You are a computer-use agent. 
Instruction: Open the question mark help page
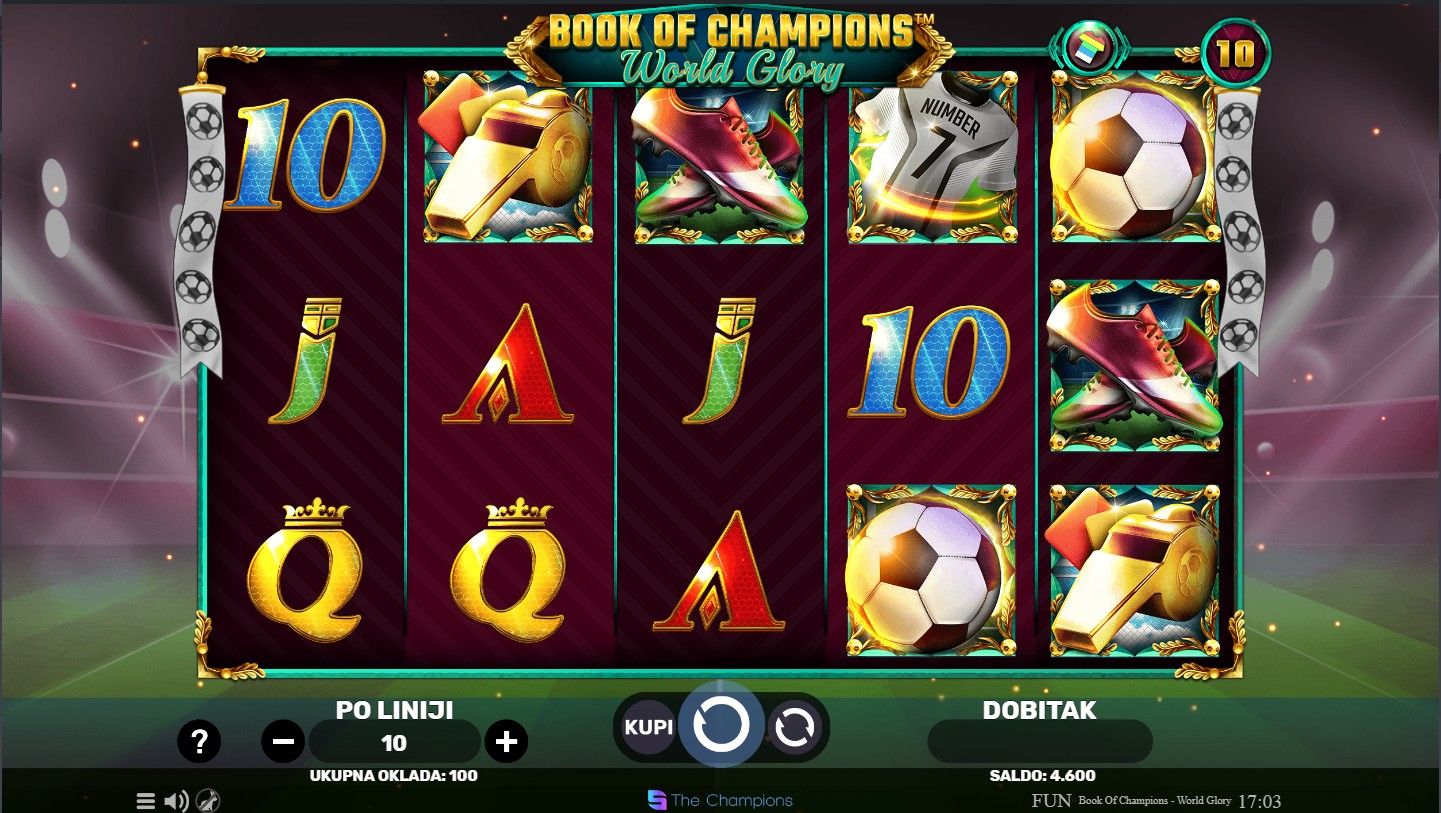pos(199,741)
